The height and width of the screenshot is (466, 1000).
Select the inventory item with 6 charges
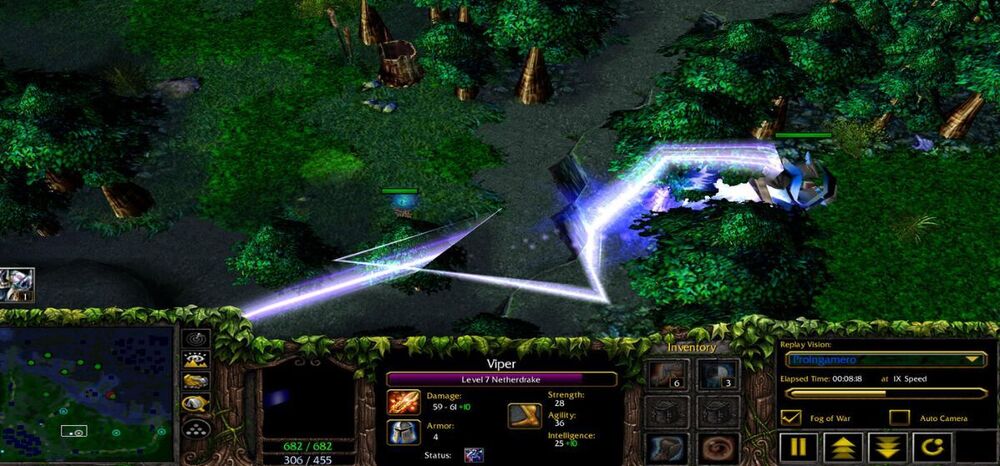coord(663,374)
